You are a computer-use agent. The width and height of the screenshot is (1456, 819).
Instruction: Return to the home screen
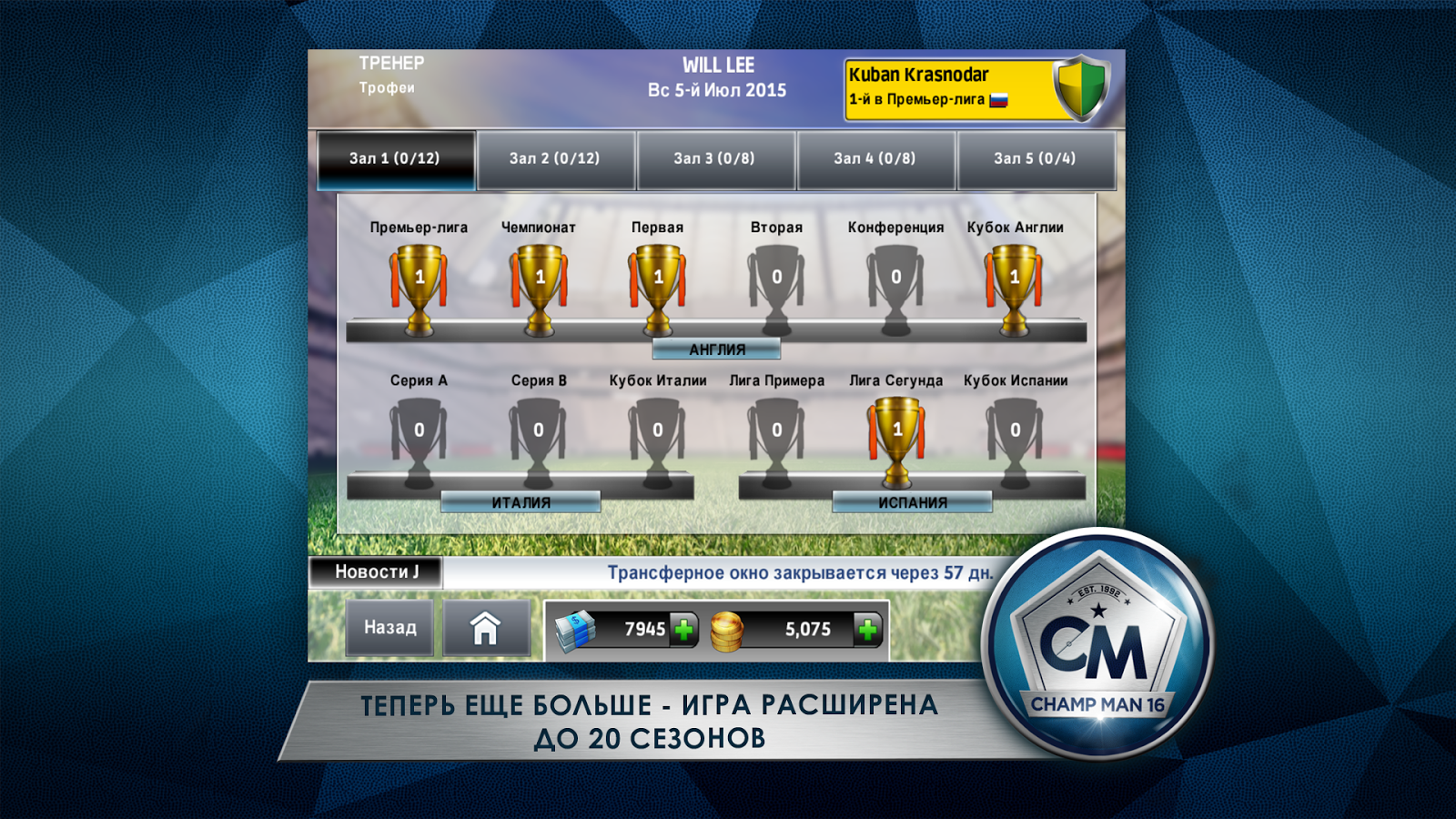tap(486, 628)
